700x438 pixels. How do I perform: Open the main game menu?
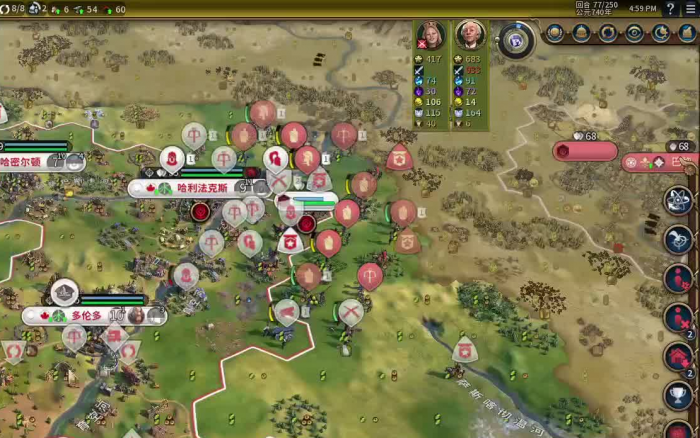click(x=689, y=8)
